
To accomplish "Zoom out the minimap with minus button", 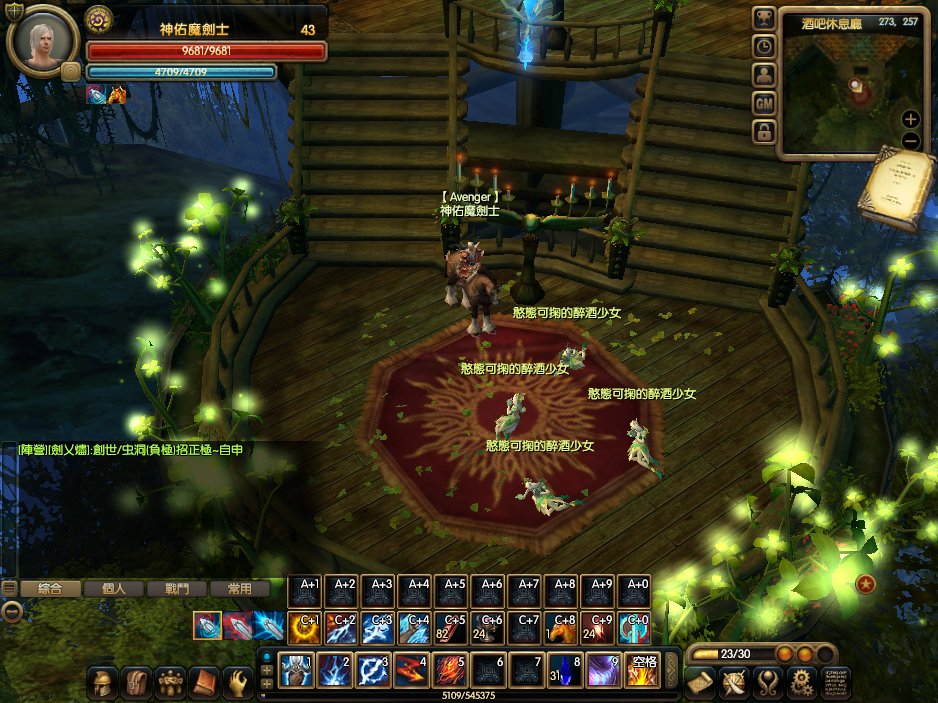I will click(910, 140).
